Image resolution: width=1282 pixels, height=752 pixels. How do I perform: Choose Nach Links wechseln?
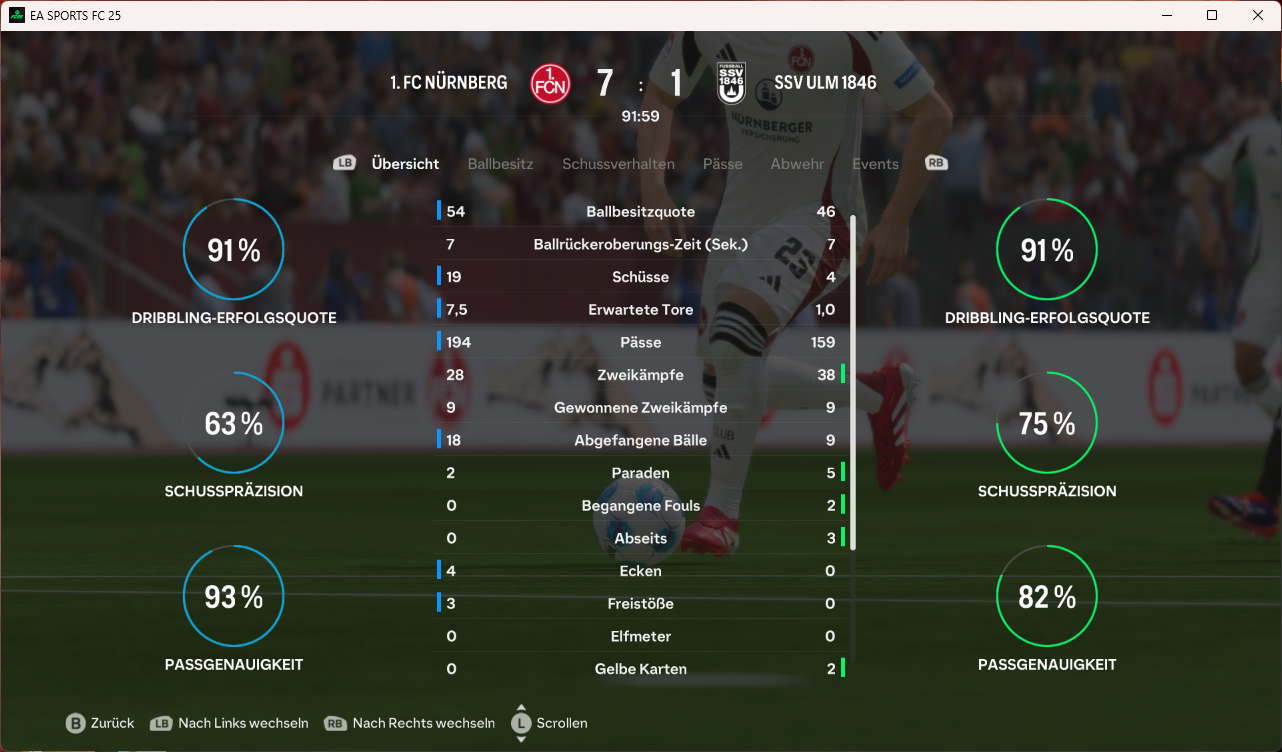[x=230, y=723]
